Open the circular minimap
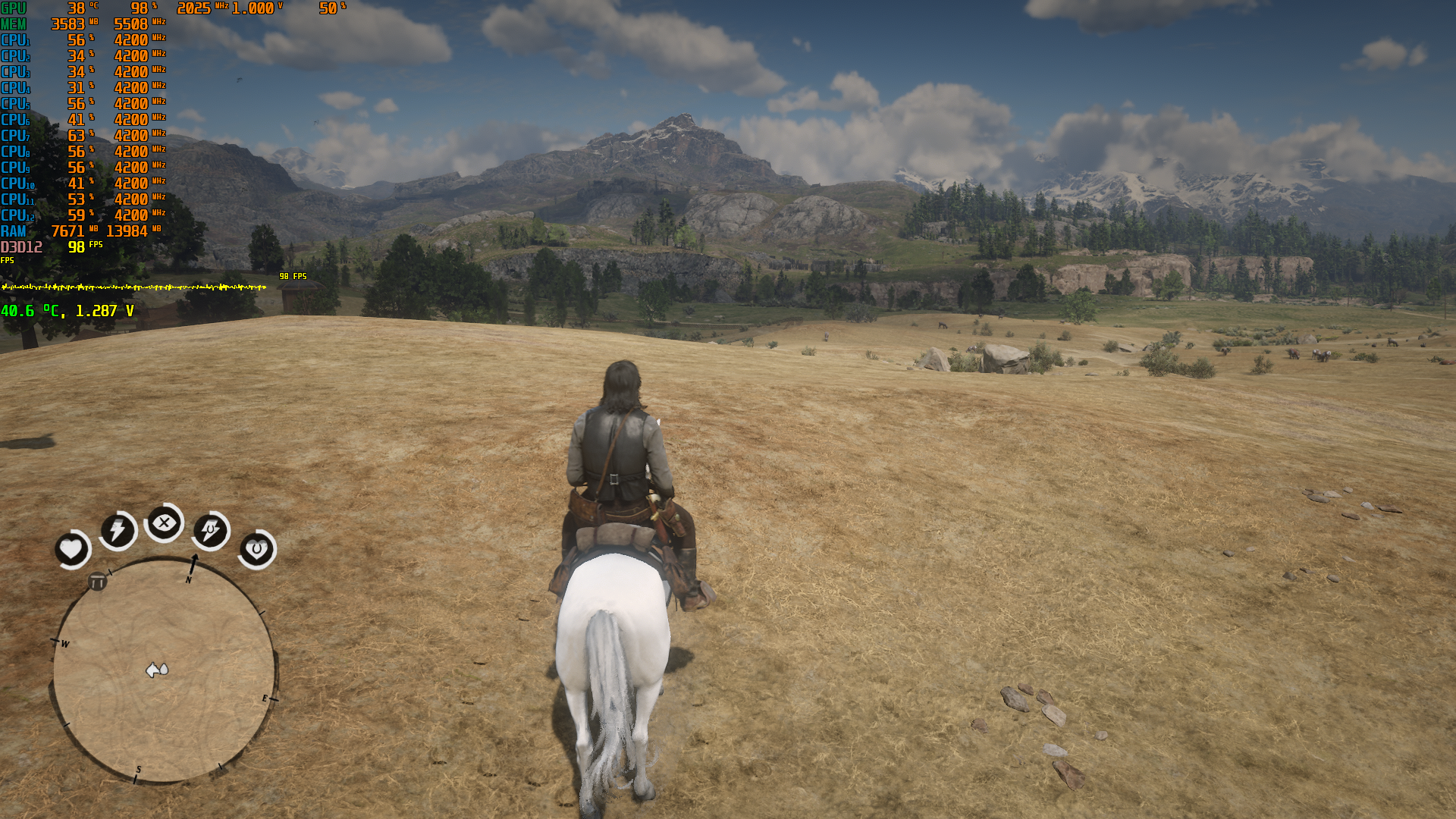Image resolution: width=1456 pixels, height=819 pixels. tap(164, 670)
